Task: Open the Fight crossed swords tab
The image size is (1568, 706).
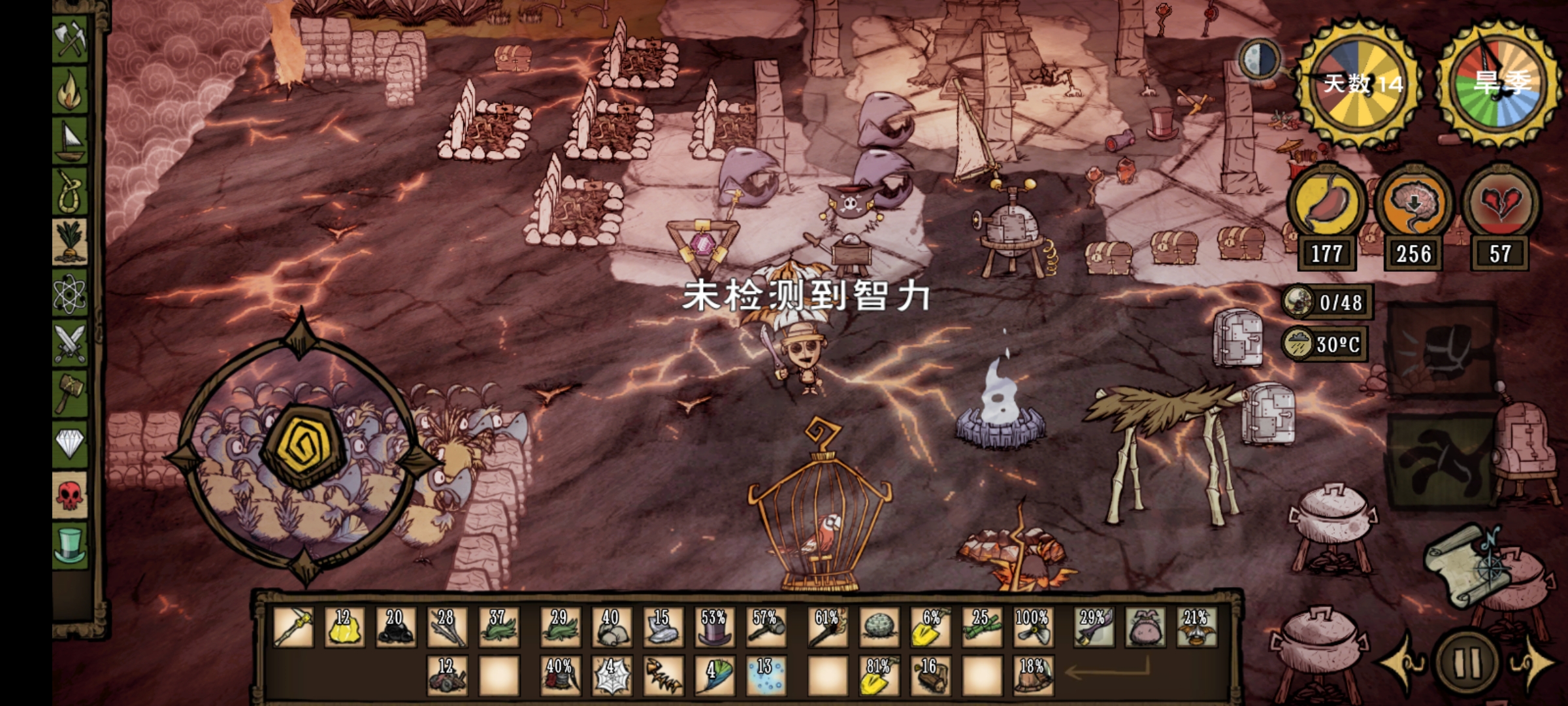Action: pos(71,343)
